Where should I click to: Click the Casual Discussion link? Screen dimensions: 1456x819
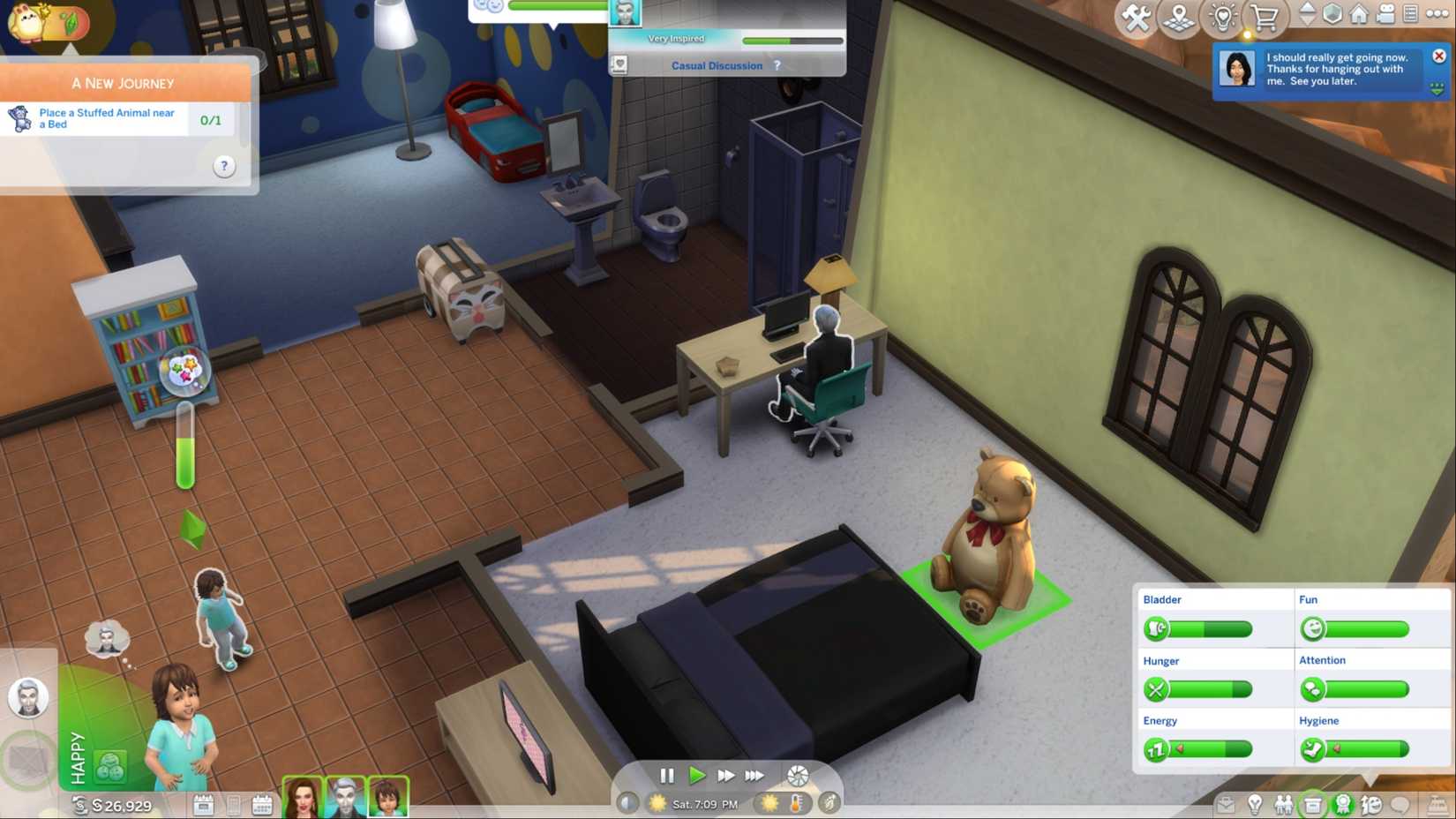pyautogui.click(x=717, y=65)
